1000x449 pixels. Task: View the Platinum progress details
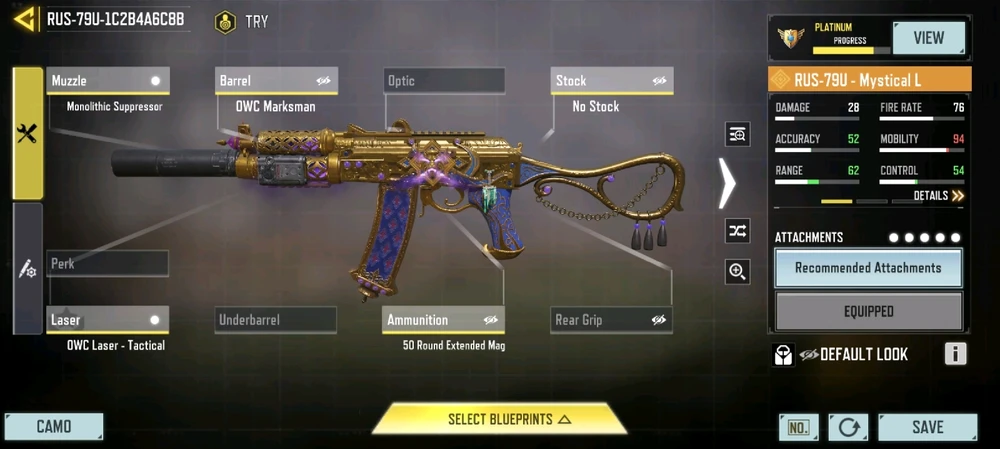pyautogui.click(x=928, y=38)
